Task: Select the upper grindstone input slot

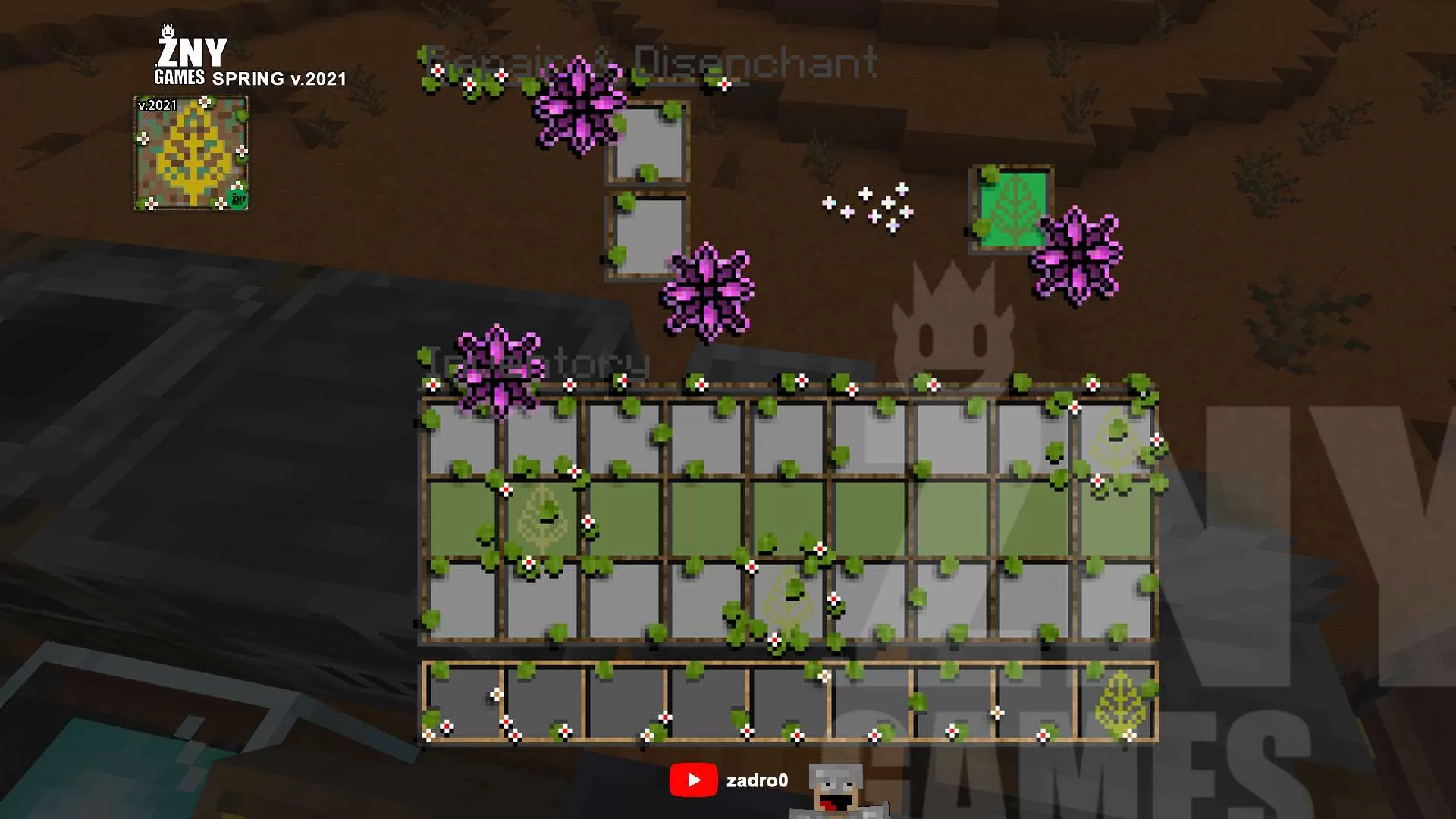Action: tap(648, 143)
